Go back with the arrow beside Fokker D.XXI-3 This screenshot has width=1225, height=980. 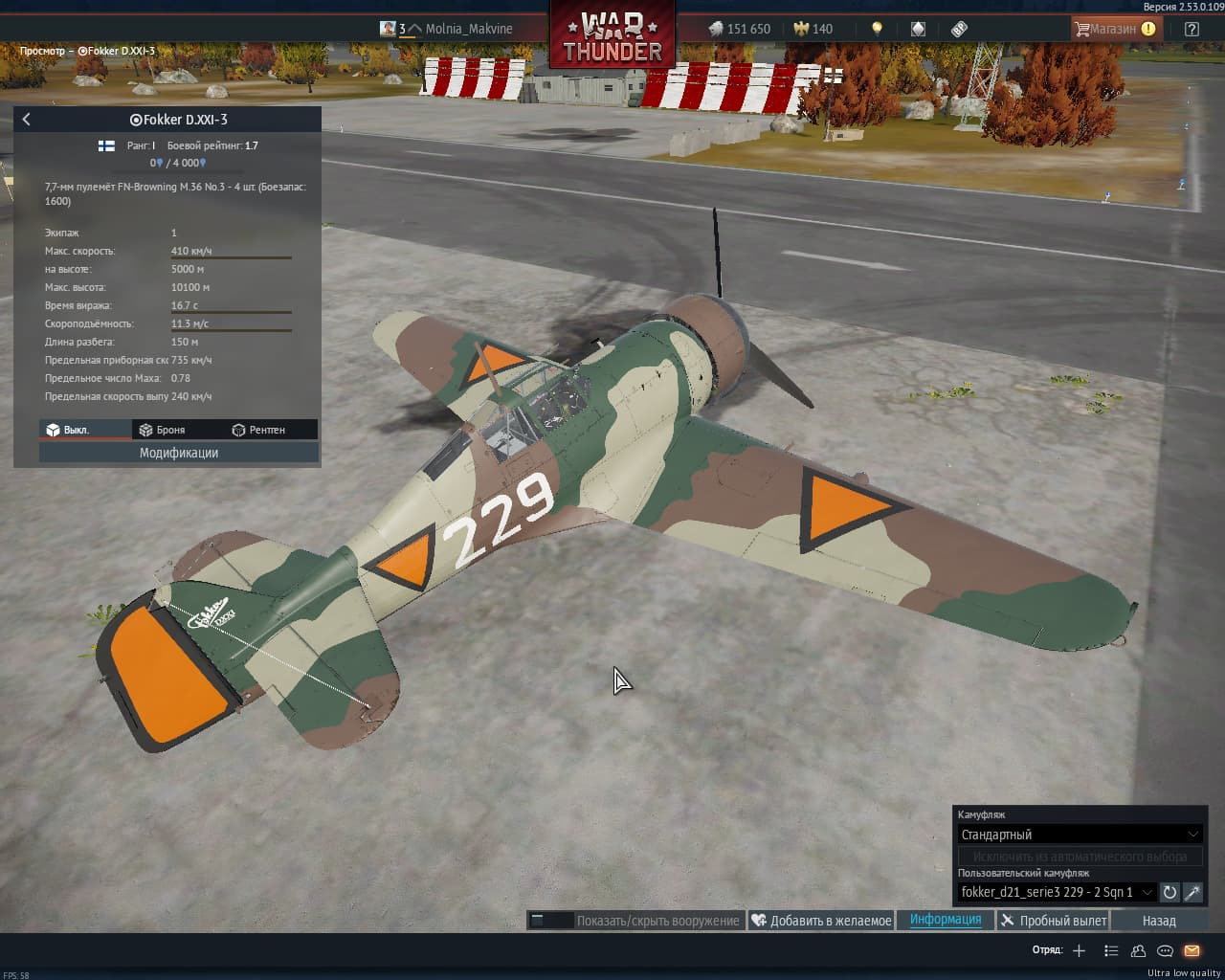pyautogui.click(x=27, y=120)
